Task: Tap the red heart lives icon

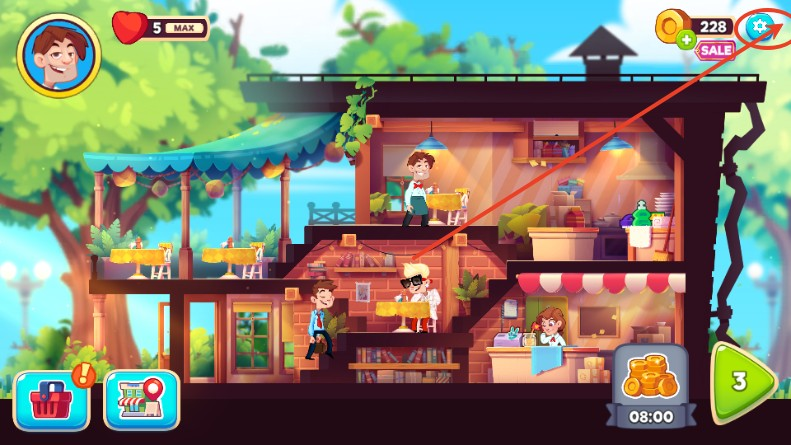Action: coord(129,27)
